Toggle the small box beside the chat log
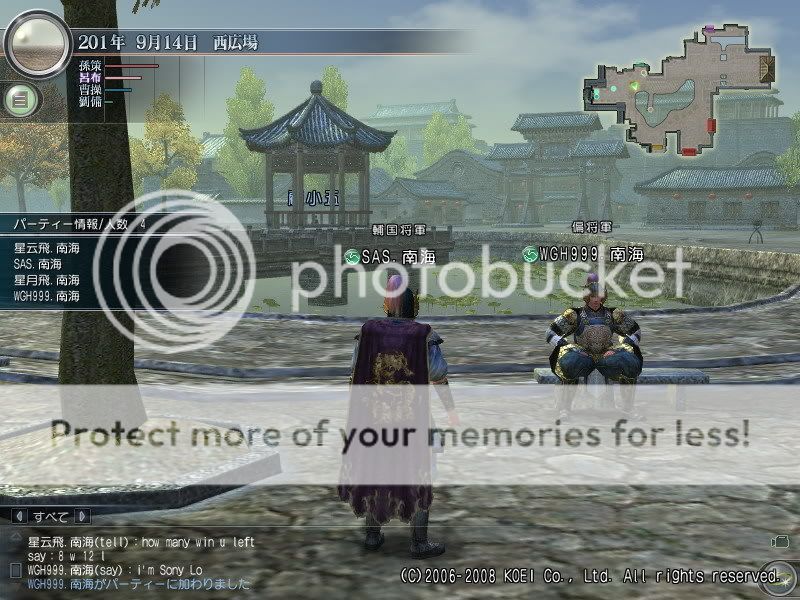The width and height of the screenshot is (800, 600). pos(14,569)
